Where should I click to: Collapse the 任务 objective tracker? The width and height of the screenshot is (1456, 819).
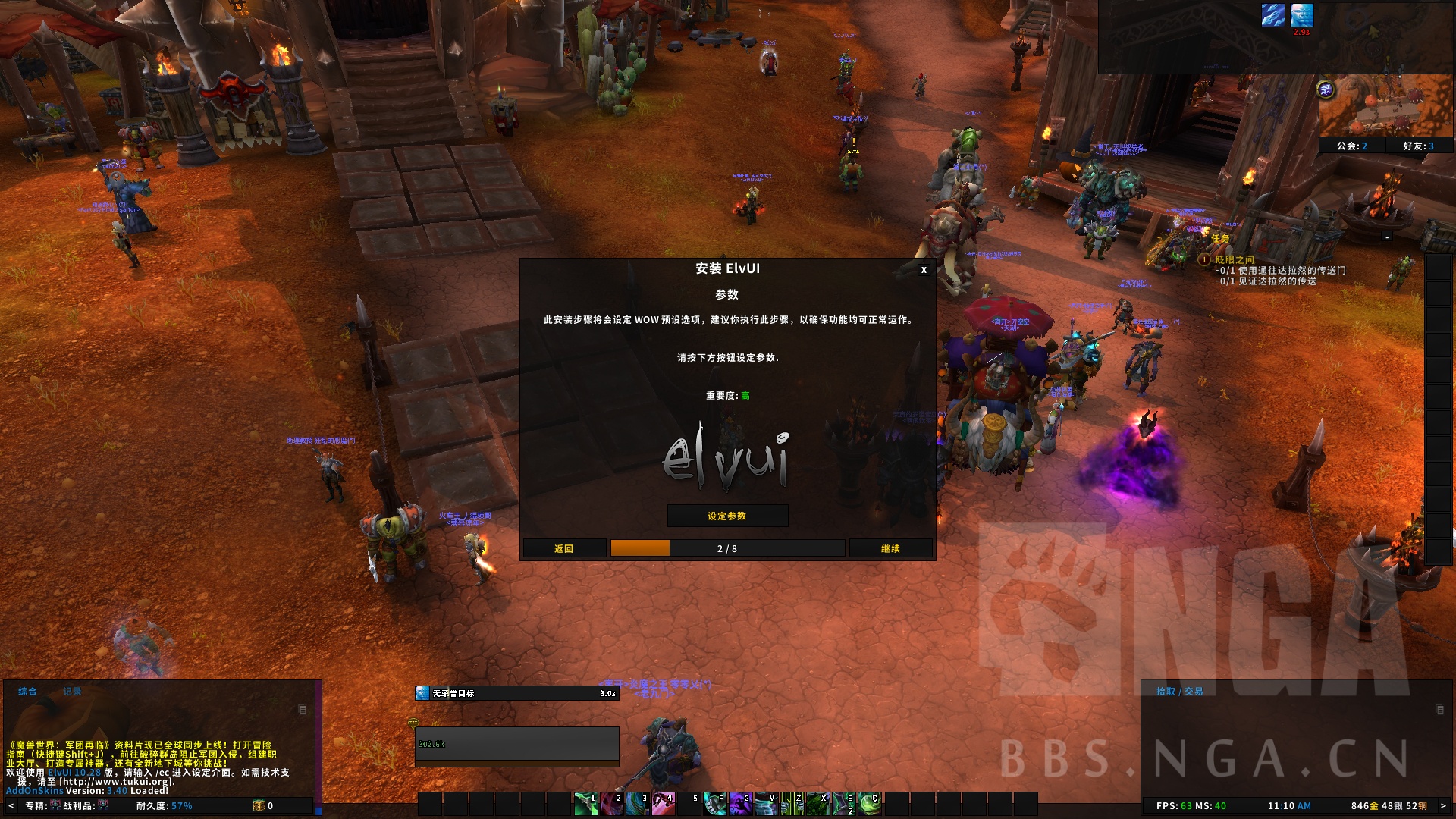(x=1386, y=237)
